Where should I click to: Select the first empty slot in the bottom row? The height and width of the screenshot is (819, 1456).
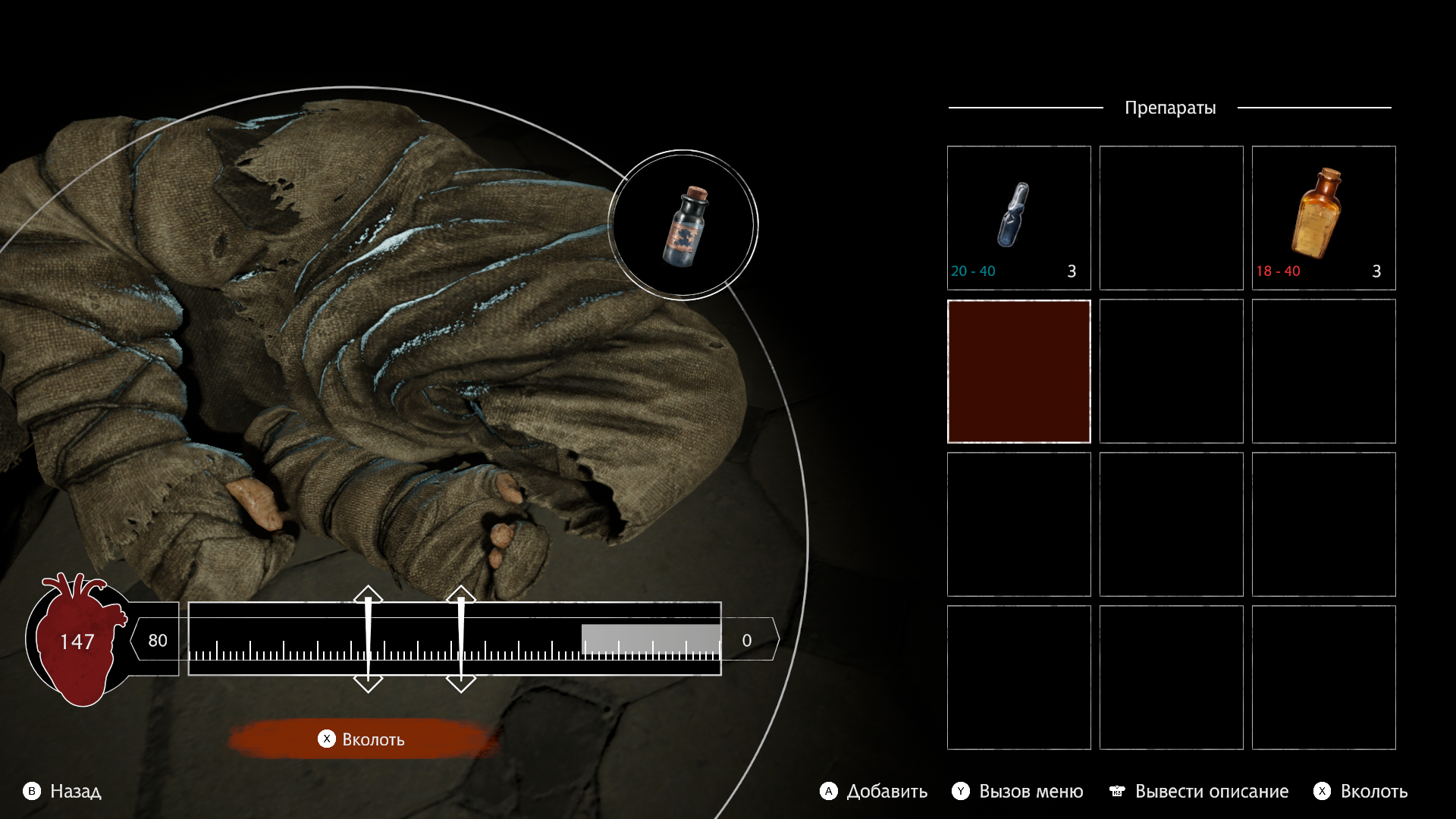pyautogui.click(x=1018, y=677)
